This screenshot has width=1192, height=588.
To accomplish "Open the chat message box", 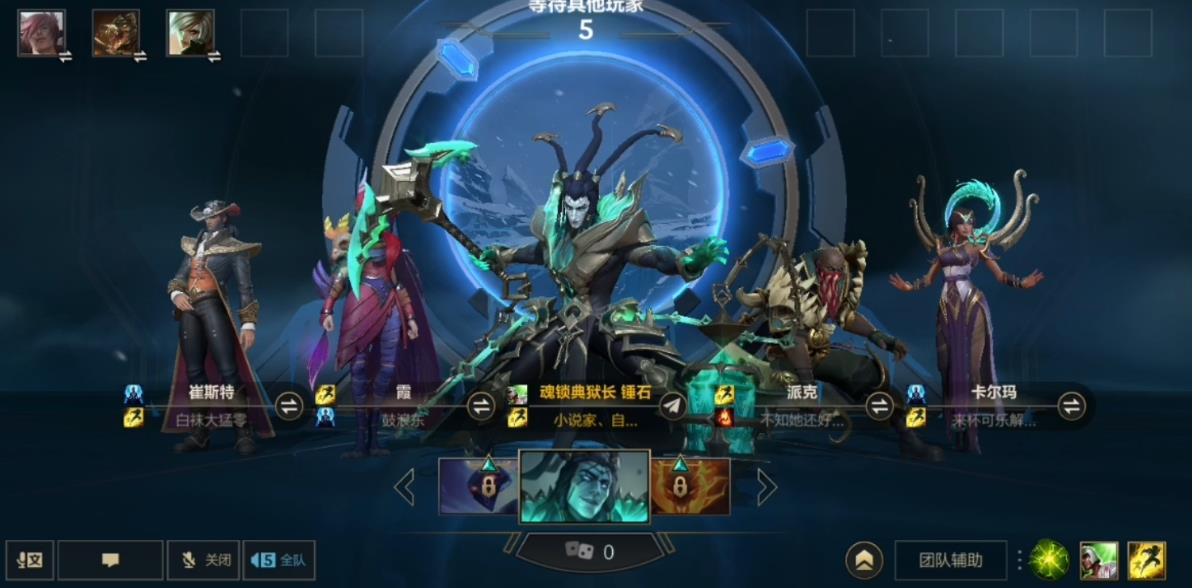I will point(110,560).
